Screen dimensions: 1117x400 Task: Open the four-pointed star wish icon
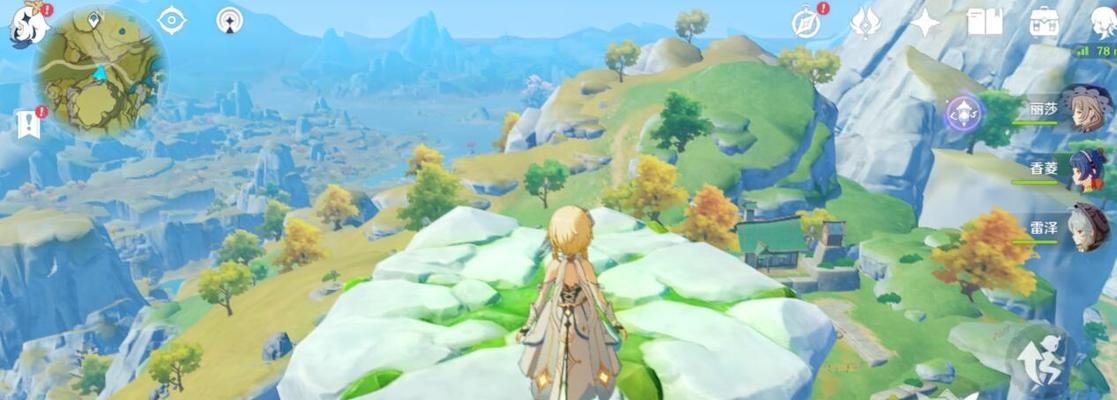point(925,23)
